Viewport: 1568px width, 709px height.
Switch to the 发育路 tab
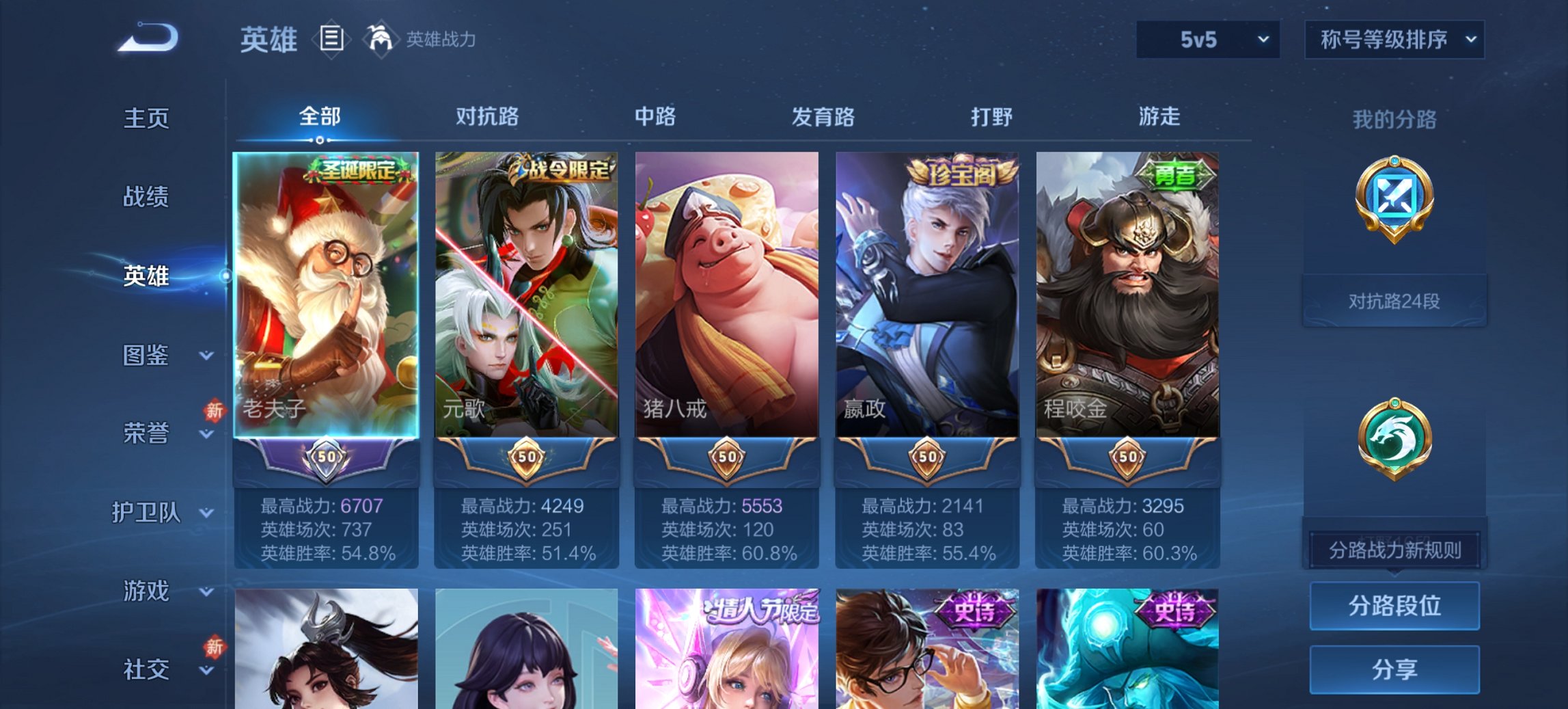pos(823,117)
